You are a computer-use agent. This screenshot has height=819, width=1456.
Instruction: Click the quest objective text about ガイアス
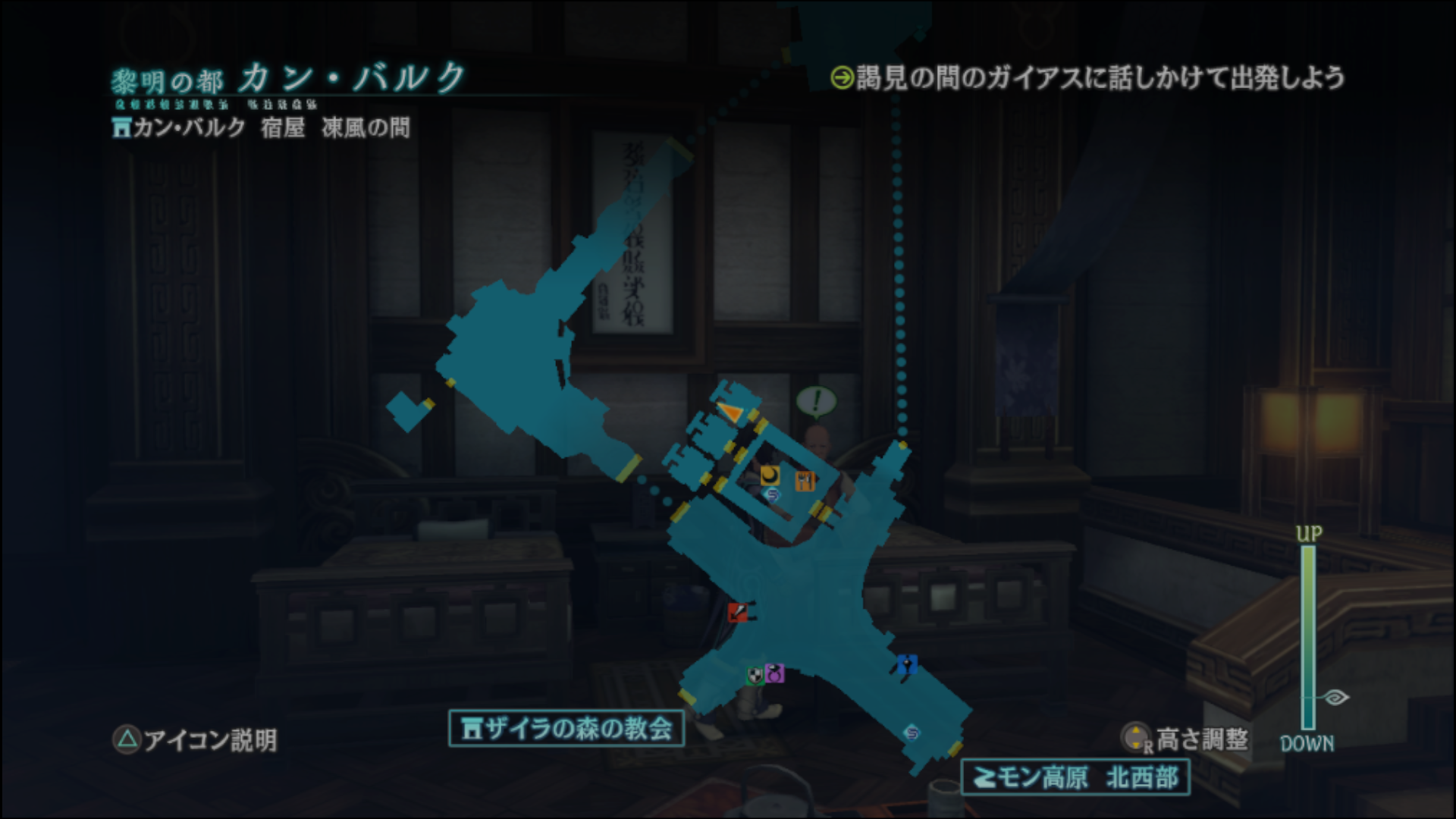[x=1092, y=76]
